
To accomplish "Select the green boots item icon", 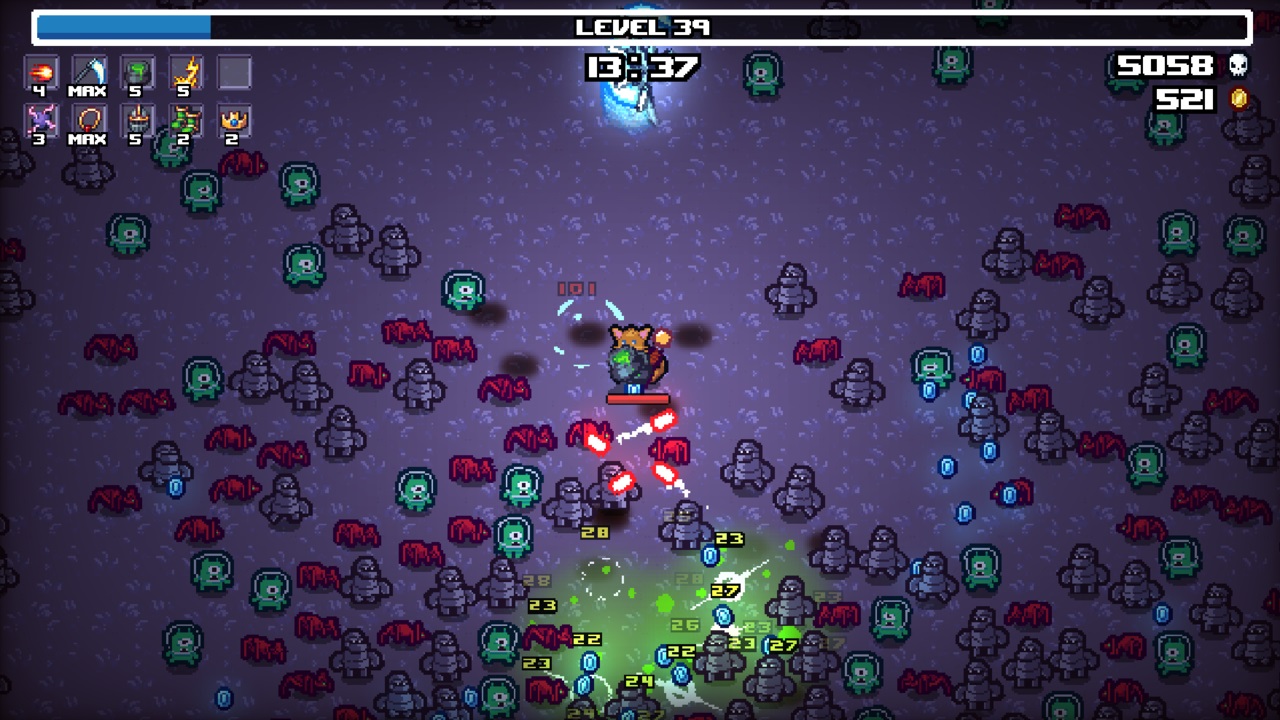I will tap(185, 122).
